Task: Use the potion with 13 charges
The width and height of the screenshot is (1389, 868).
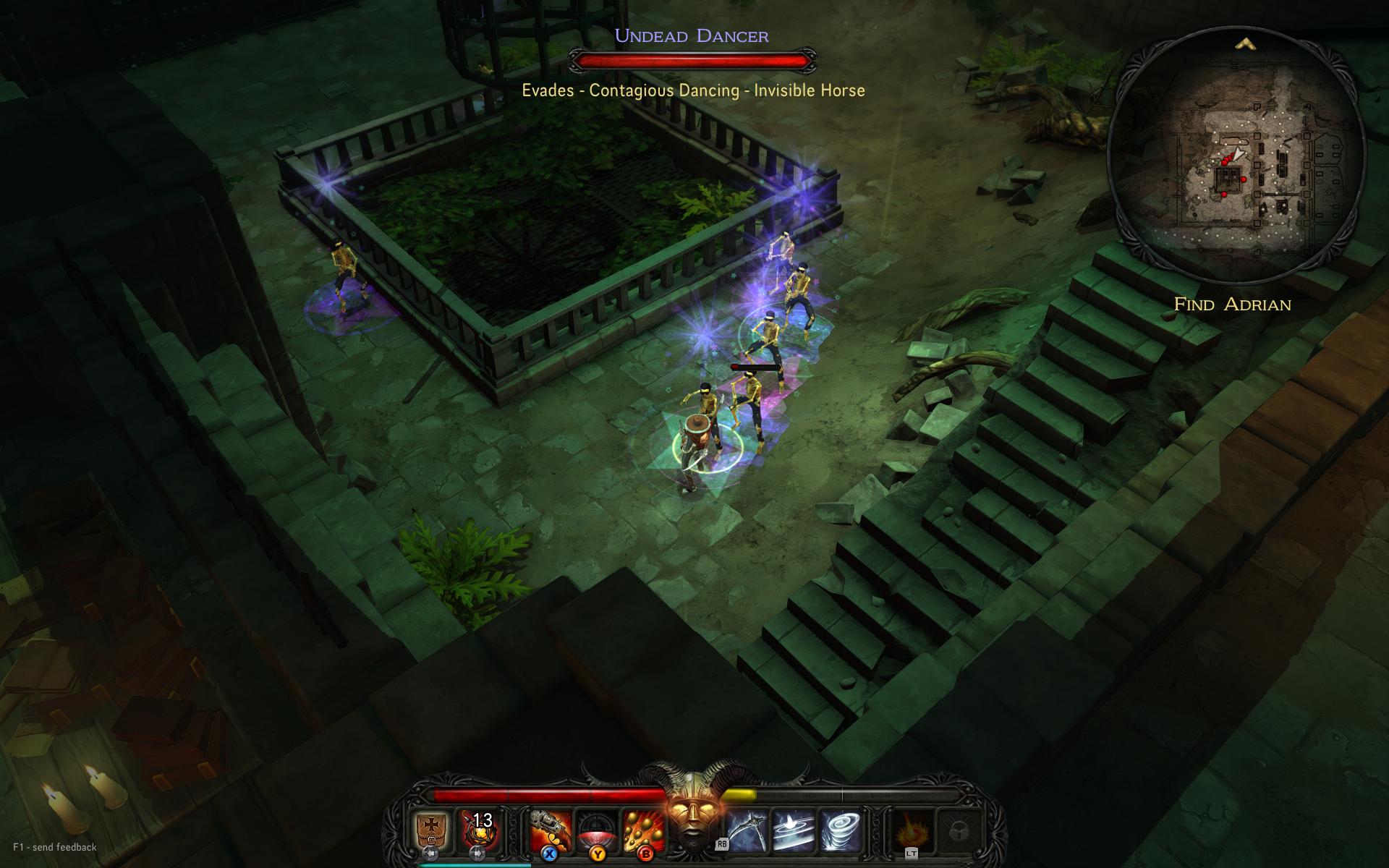Action: pos(477,829)
